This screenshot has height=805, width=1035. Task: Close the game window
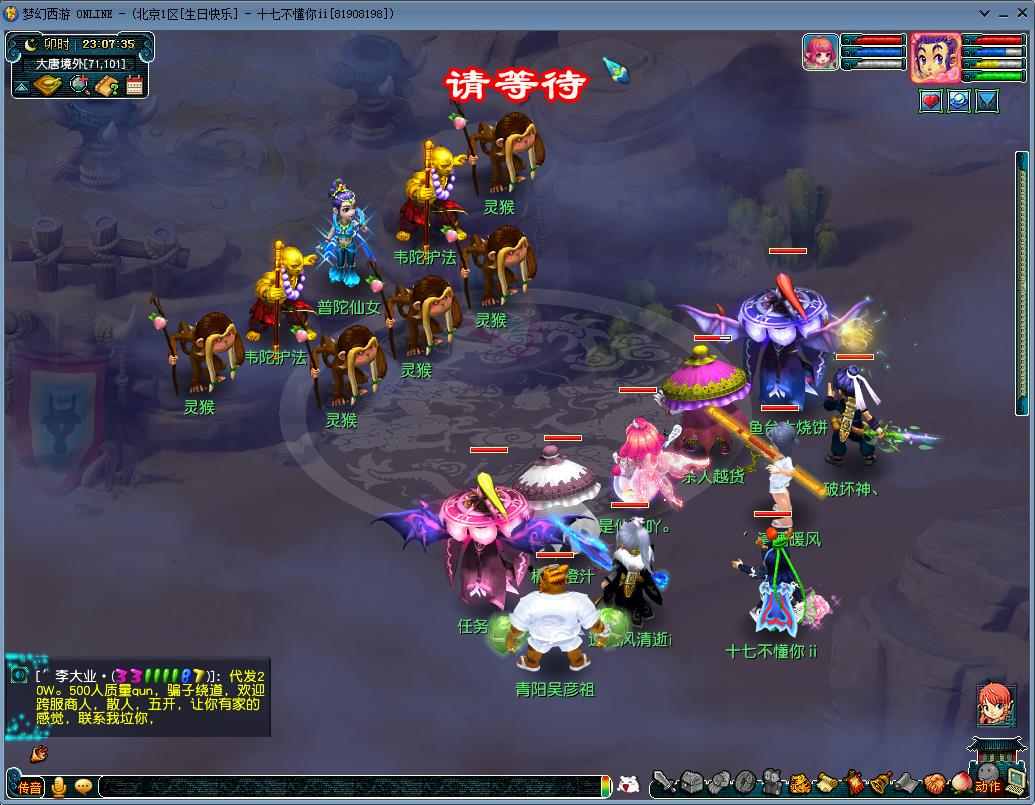point(1019,13)
